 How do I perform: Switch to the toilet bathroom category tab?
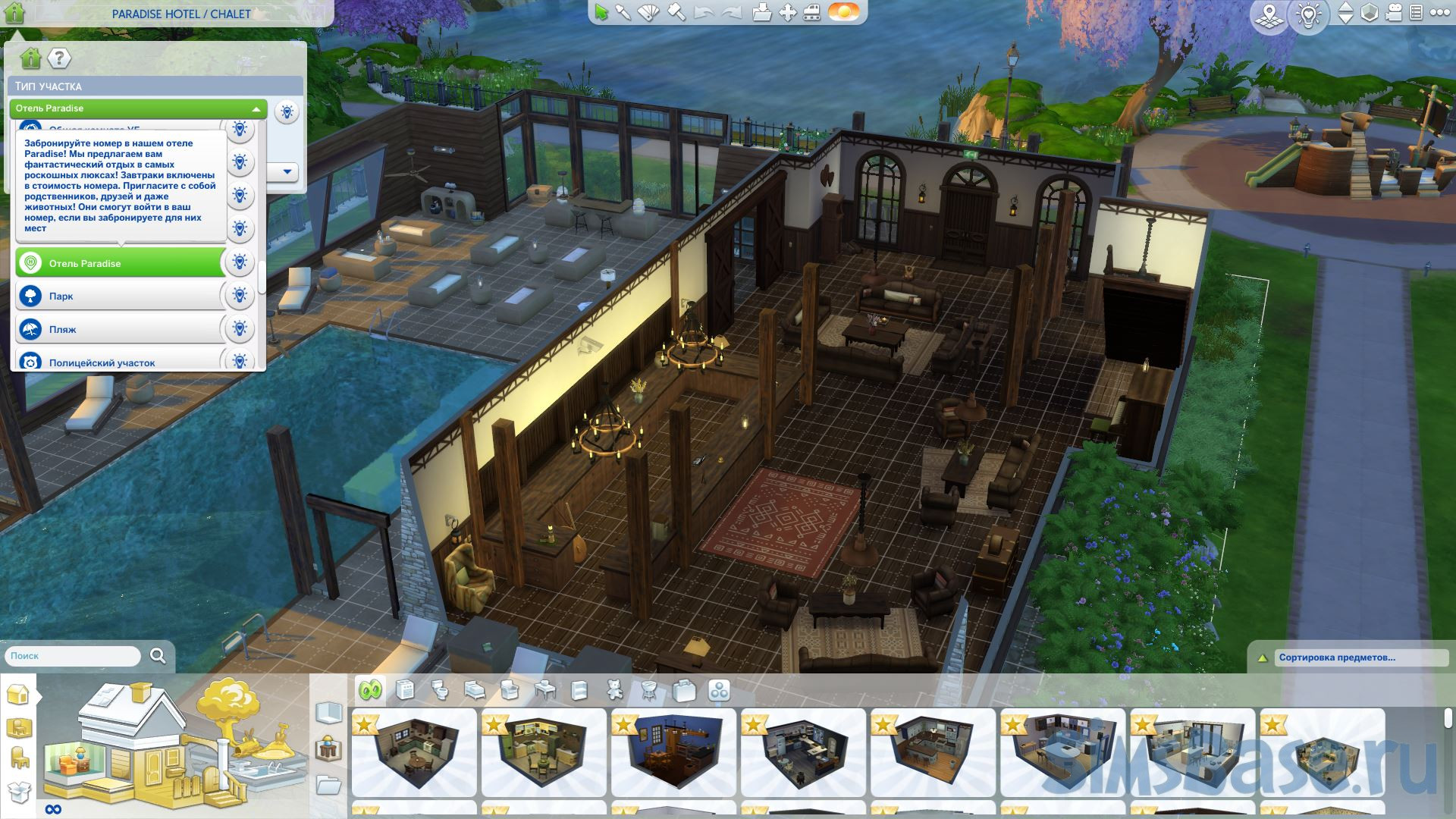point(441,690)
